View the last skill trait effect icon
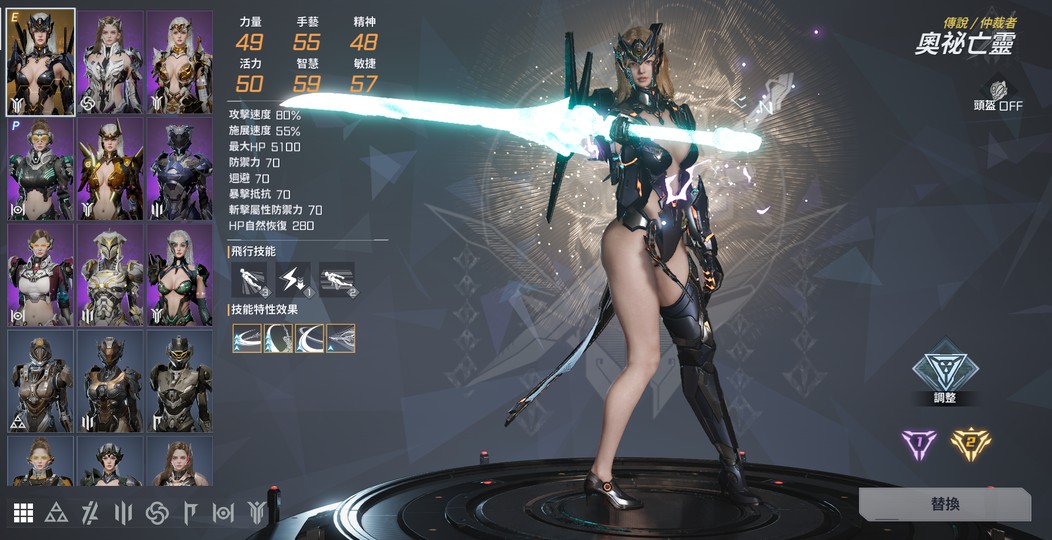The height and width of the screenshot is (540, 1052). [x=341, y=338]
